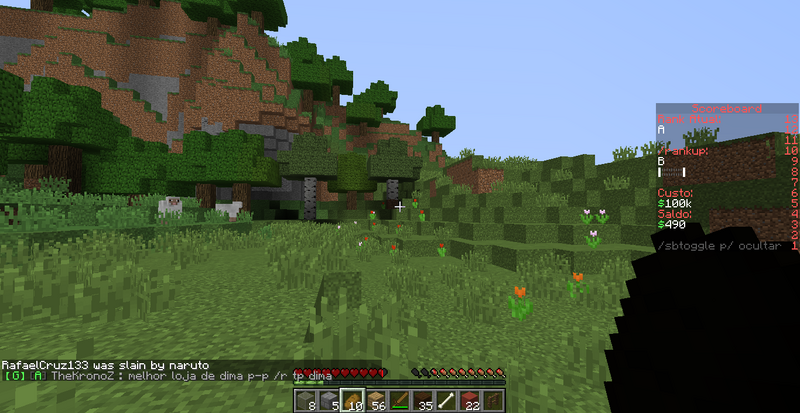Pick the bone in the hotbar
The image size is (800, 413).
(x=447, y=400)
